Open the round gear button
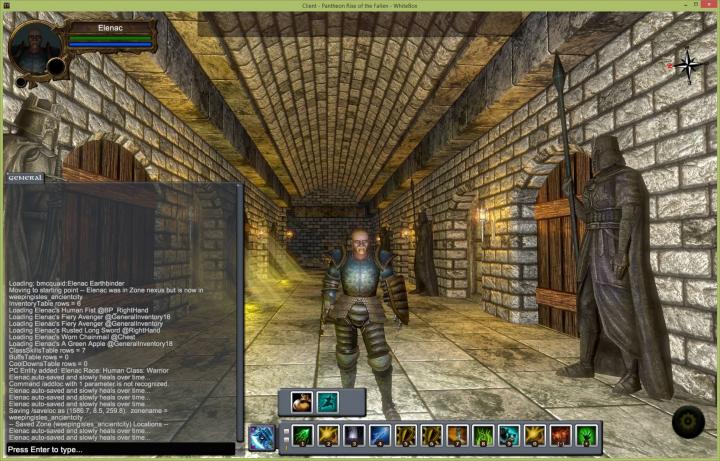720x461 pixels. pyautogui.click(x=688, y=422)
